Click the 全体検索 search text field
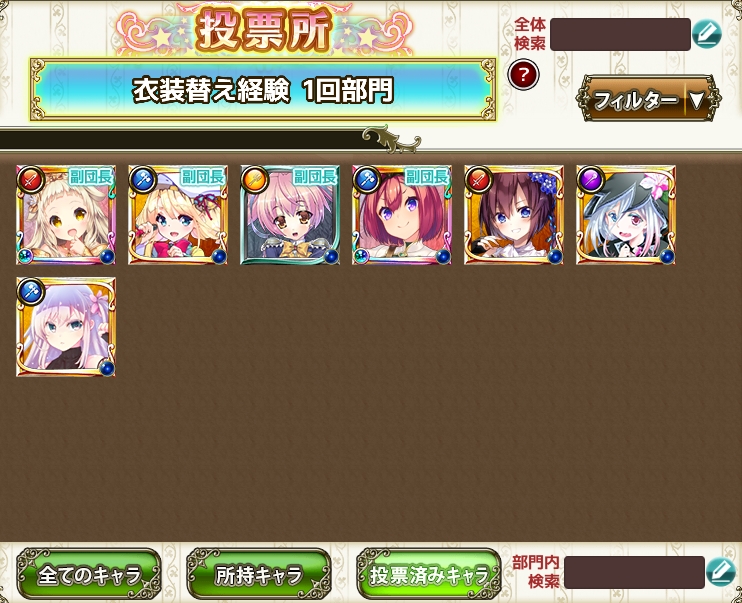This screenshot has height=603, width=742. coord(619,34)
